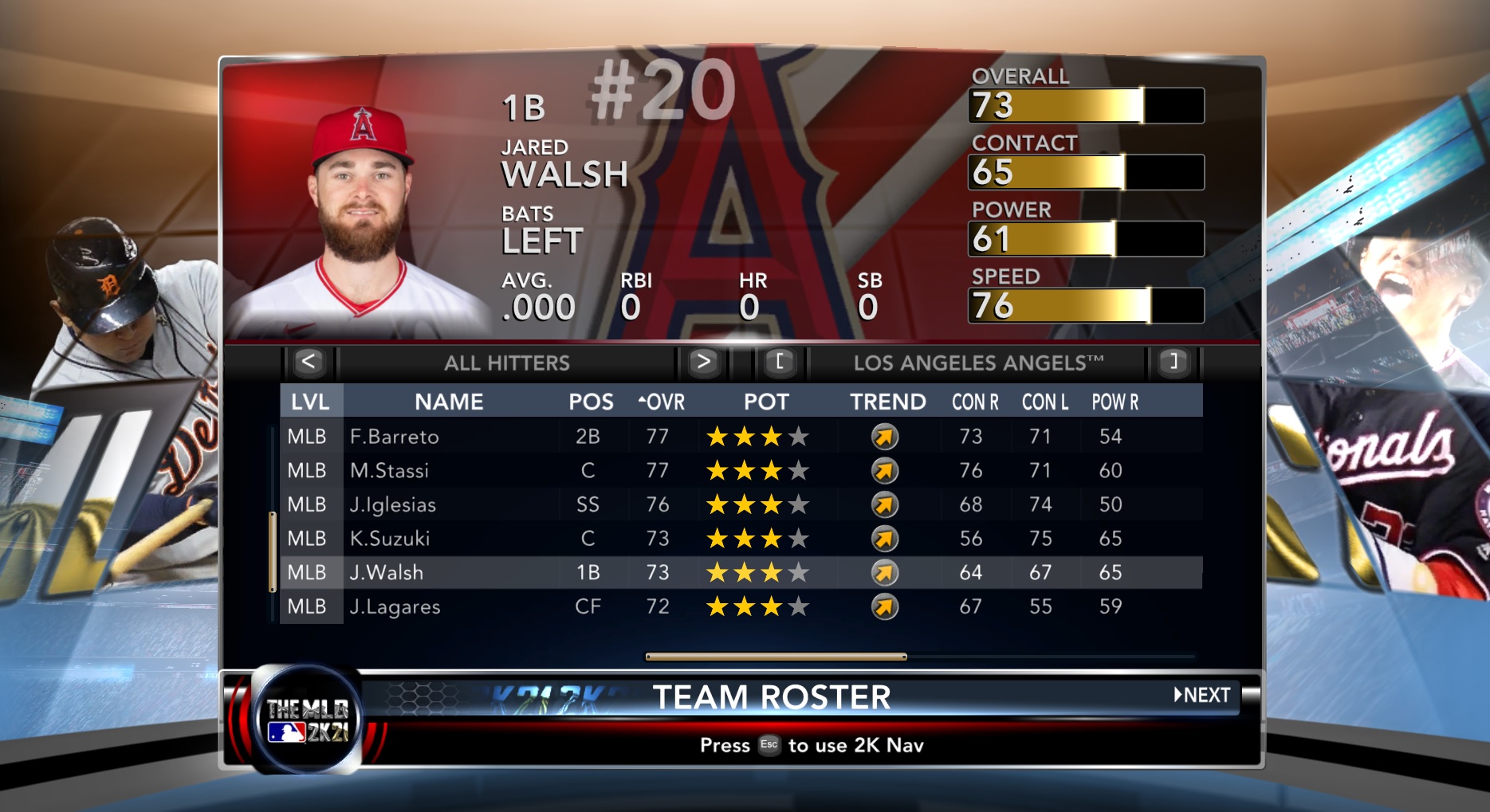Viewport: 1490px width, 812px height.
Task: Sort roster by OVR column
Action: (662, 402)
